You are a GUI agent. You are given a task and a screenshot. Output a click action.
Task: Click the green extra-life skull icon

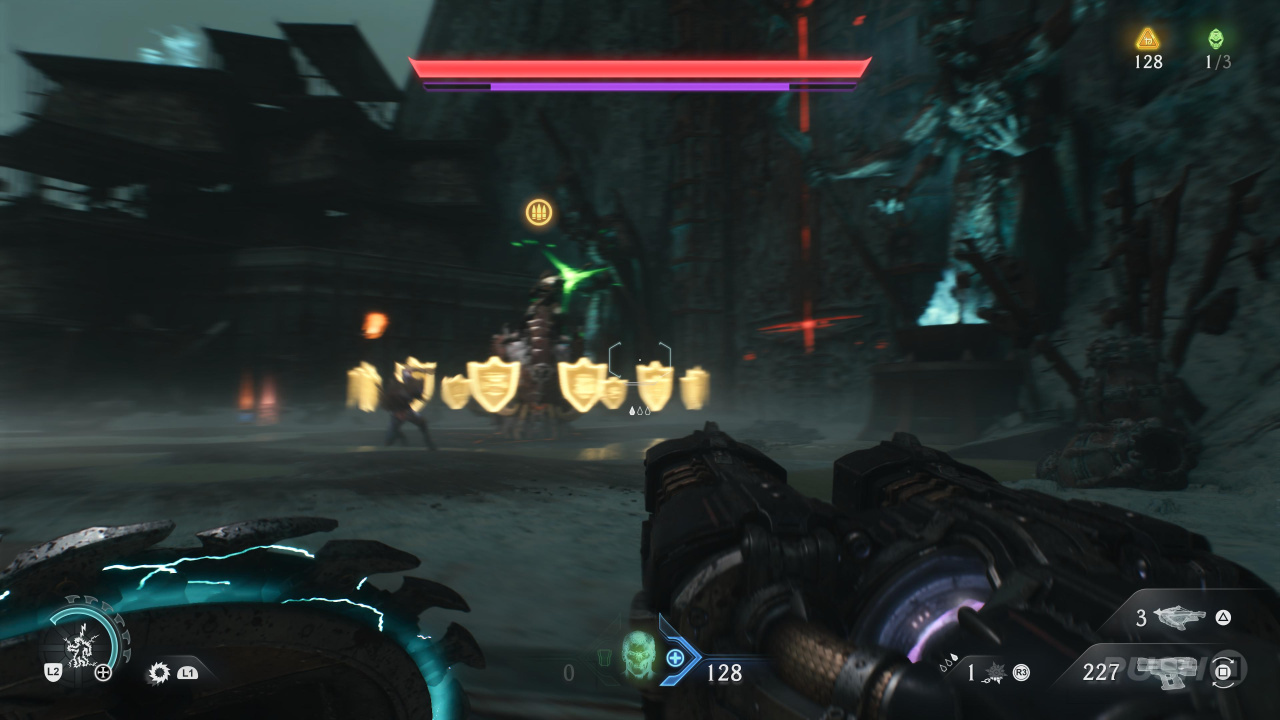[x=1216, y=39]
